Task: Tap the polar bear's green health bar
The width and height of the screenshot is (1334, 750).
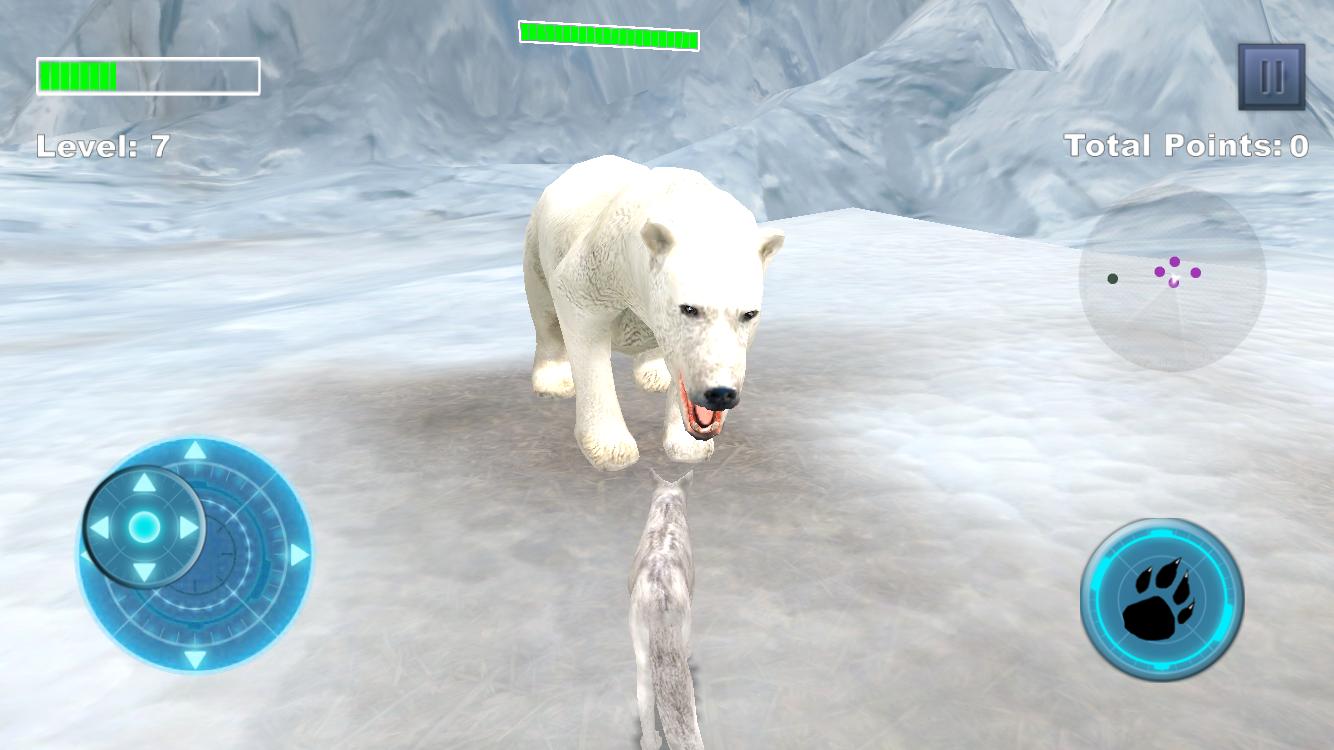Action: (607, 36)
